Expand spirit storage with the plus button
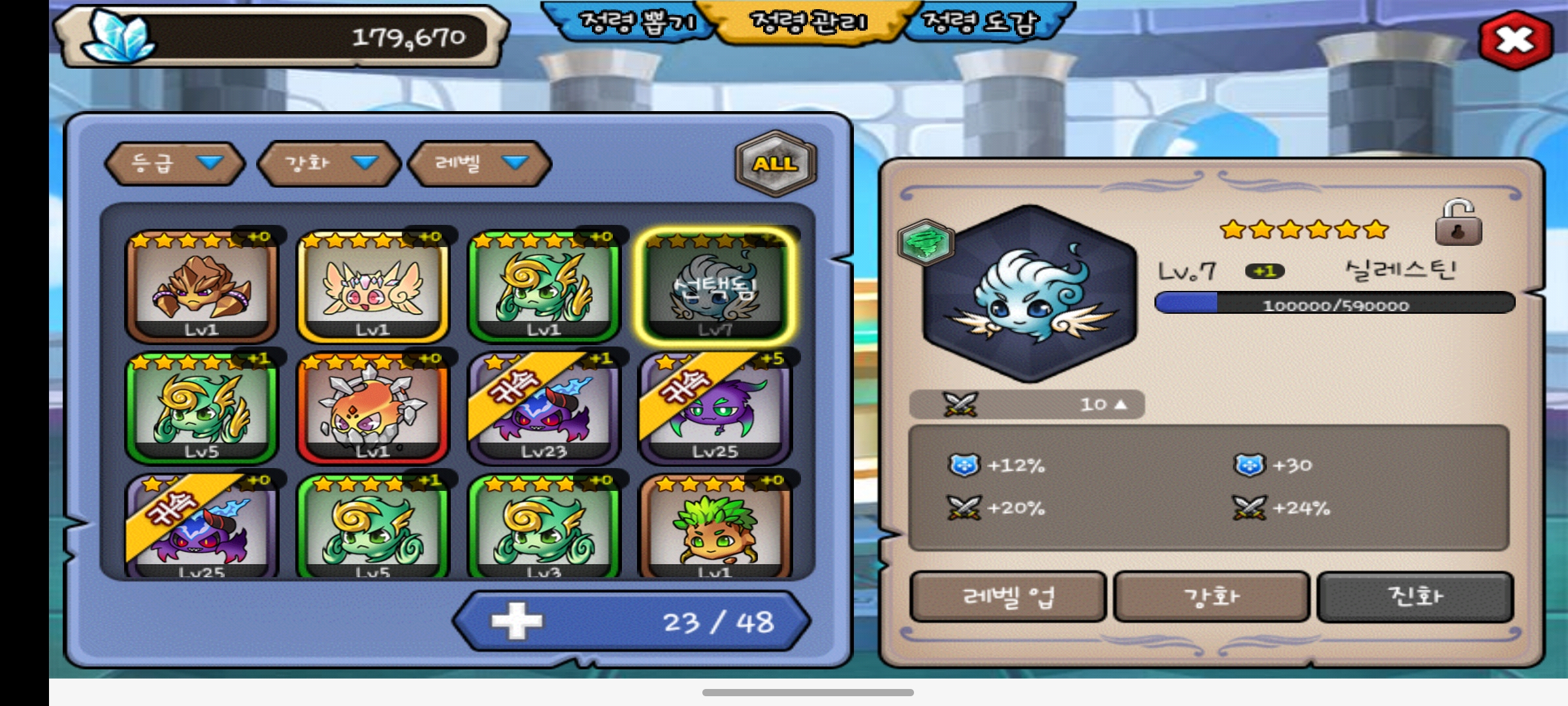The image size is (1568, 706). (x=516, y=621)
